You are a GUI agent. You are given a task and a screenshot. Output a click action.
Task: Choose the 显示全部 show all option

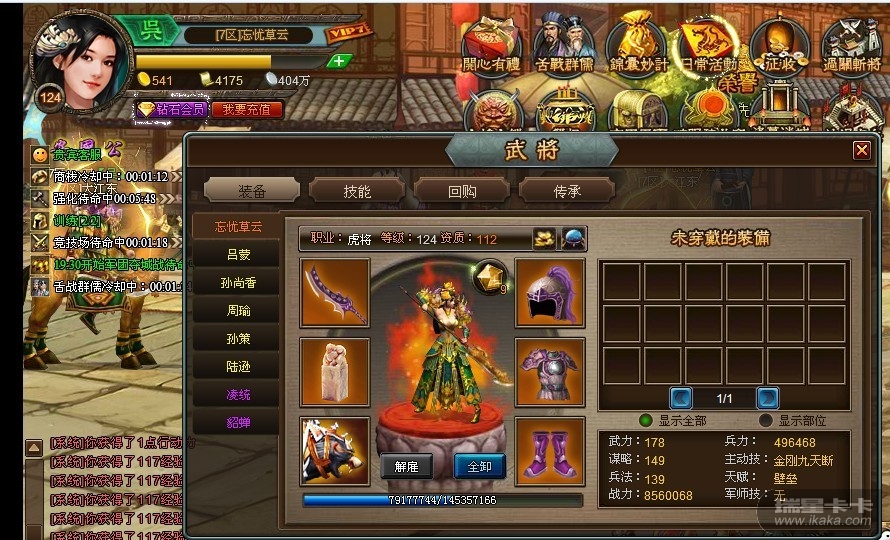click(646, 421)
